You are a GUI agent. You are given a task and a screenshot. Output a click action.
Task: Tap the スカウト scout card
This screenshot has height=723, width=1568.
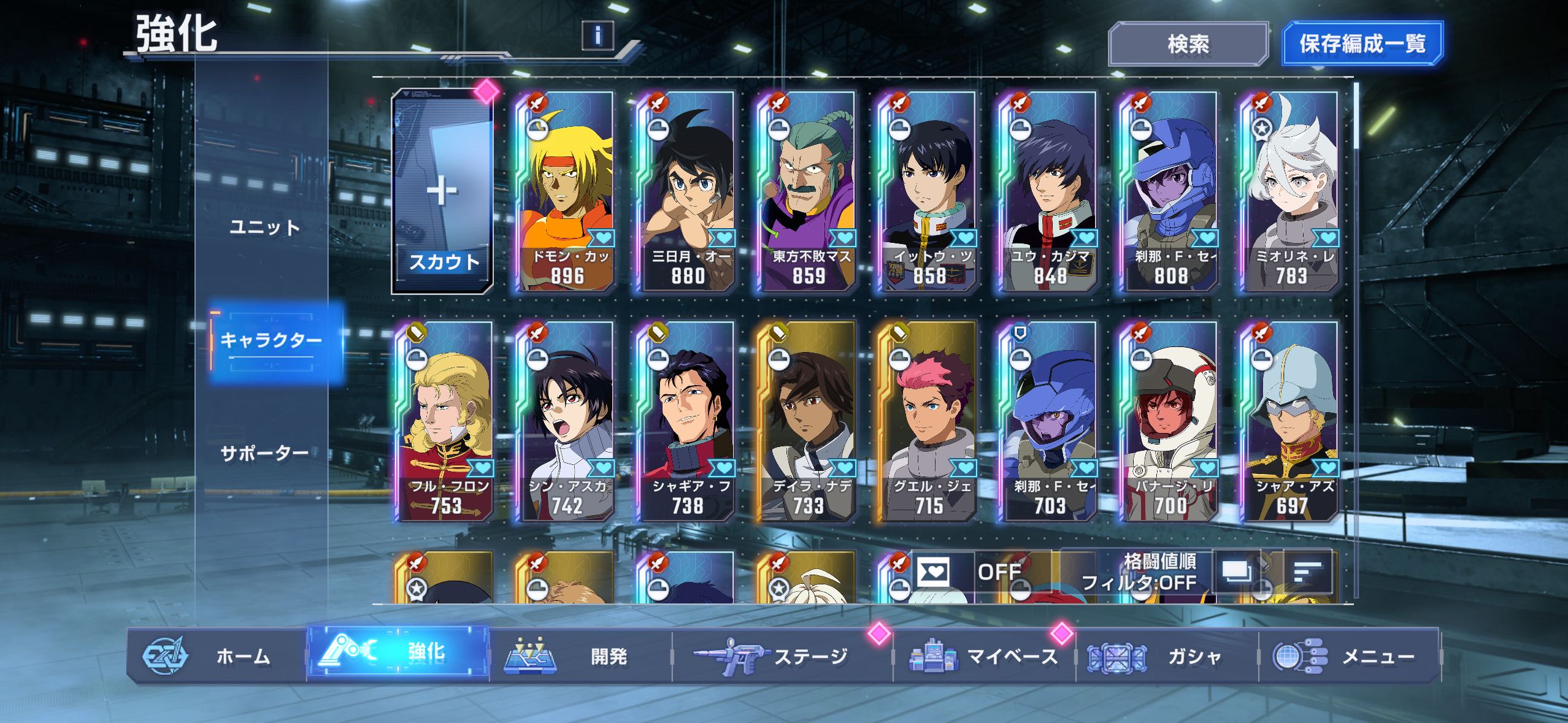[x=442, y=192]
